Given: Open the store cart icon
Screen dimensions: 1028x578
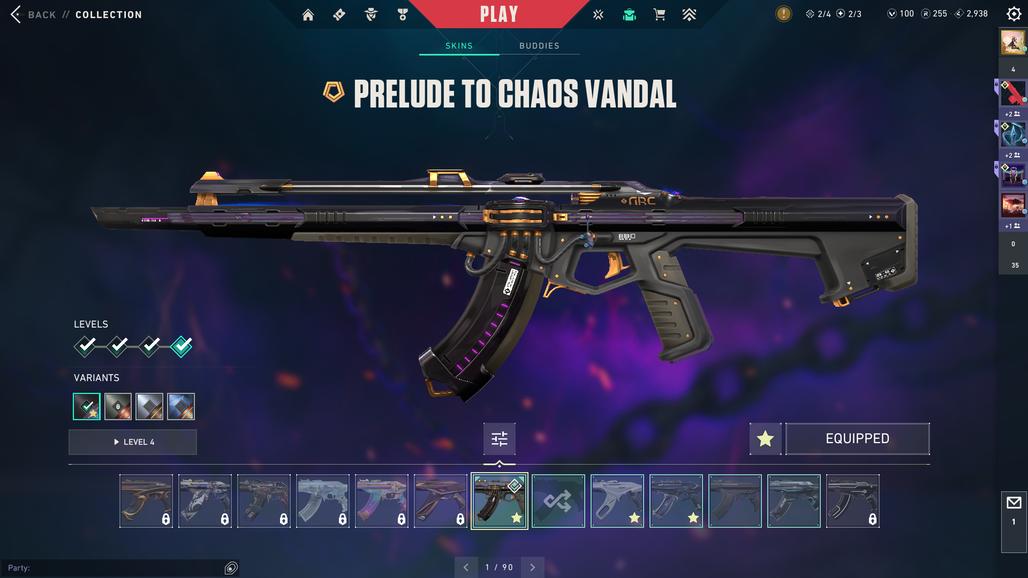Looking at the screenshot, I should point(659,15).
